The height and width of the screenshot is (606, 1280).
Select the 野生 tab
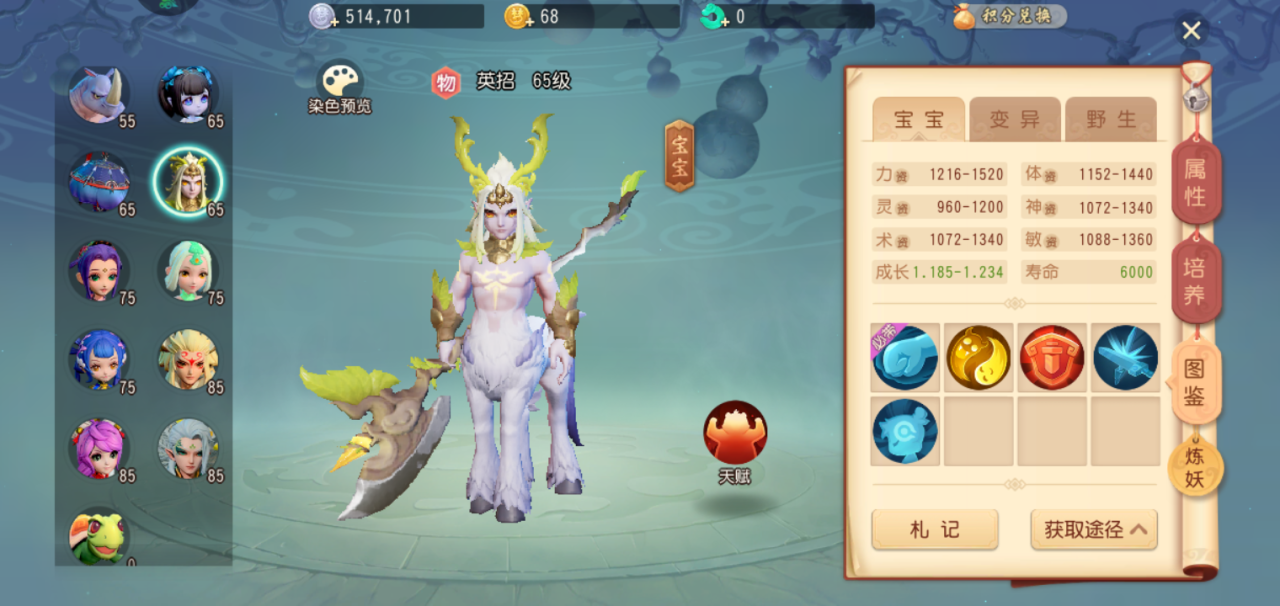(1111, 120)
